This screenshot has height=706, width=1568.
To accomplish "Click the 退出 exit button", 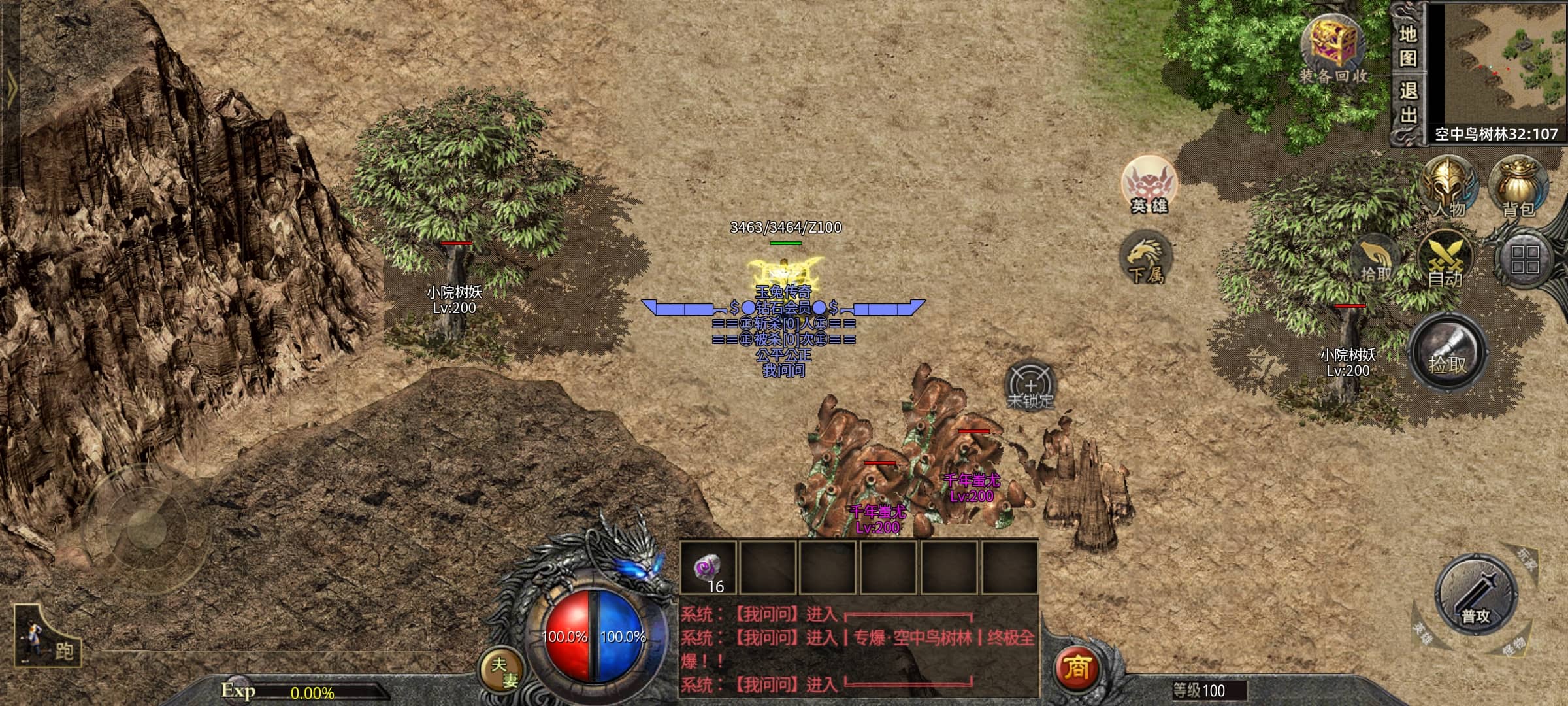I will pos(1408,103).
